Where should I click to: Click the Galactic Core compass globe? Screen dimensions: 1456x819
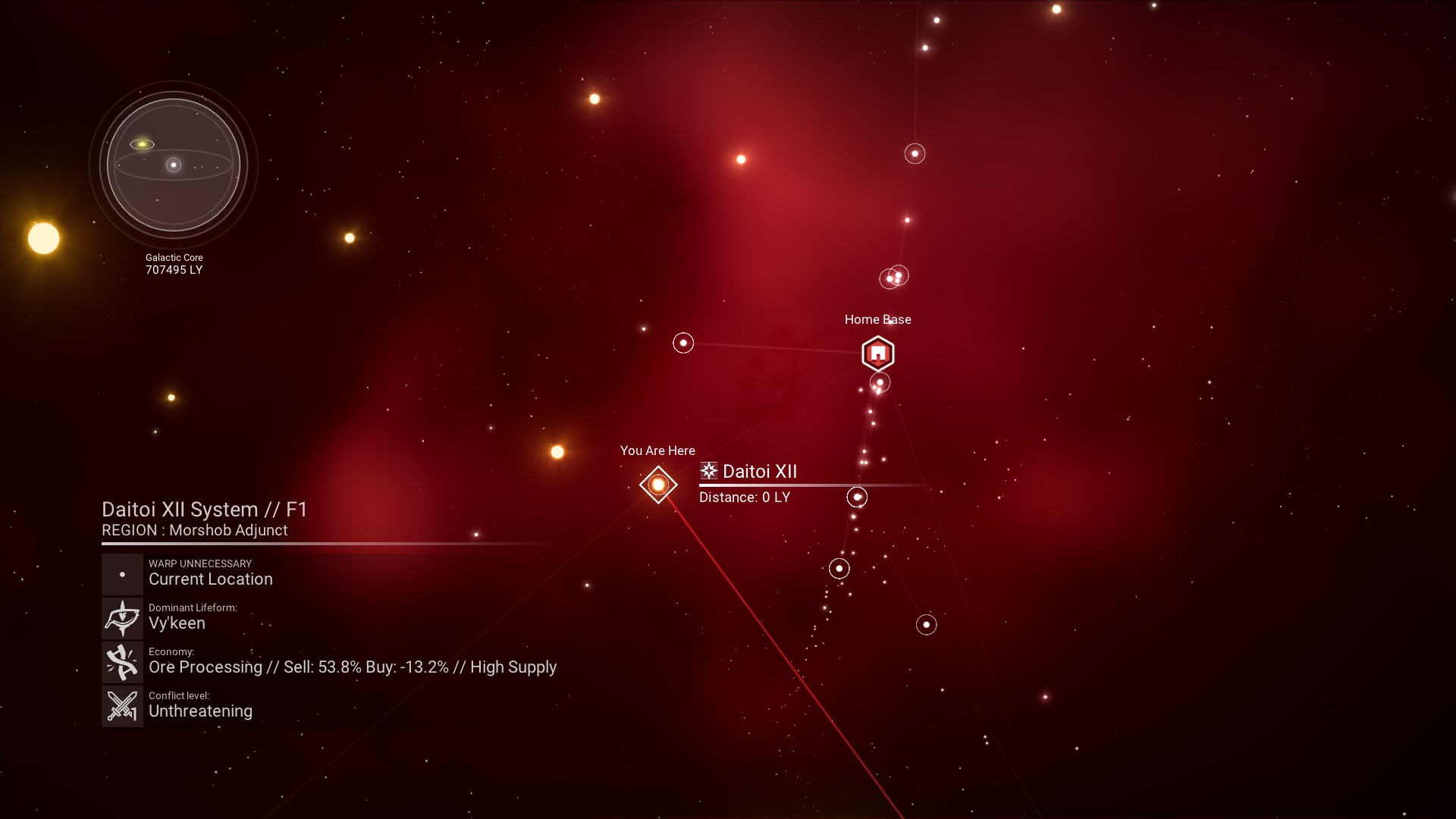pos(174,165)
